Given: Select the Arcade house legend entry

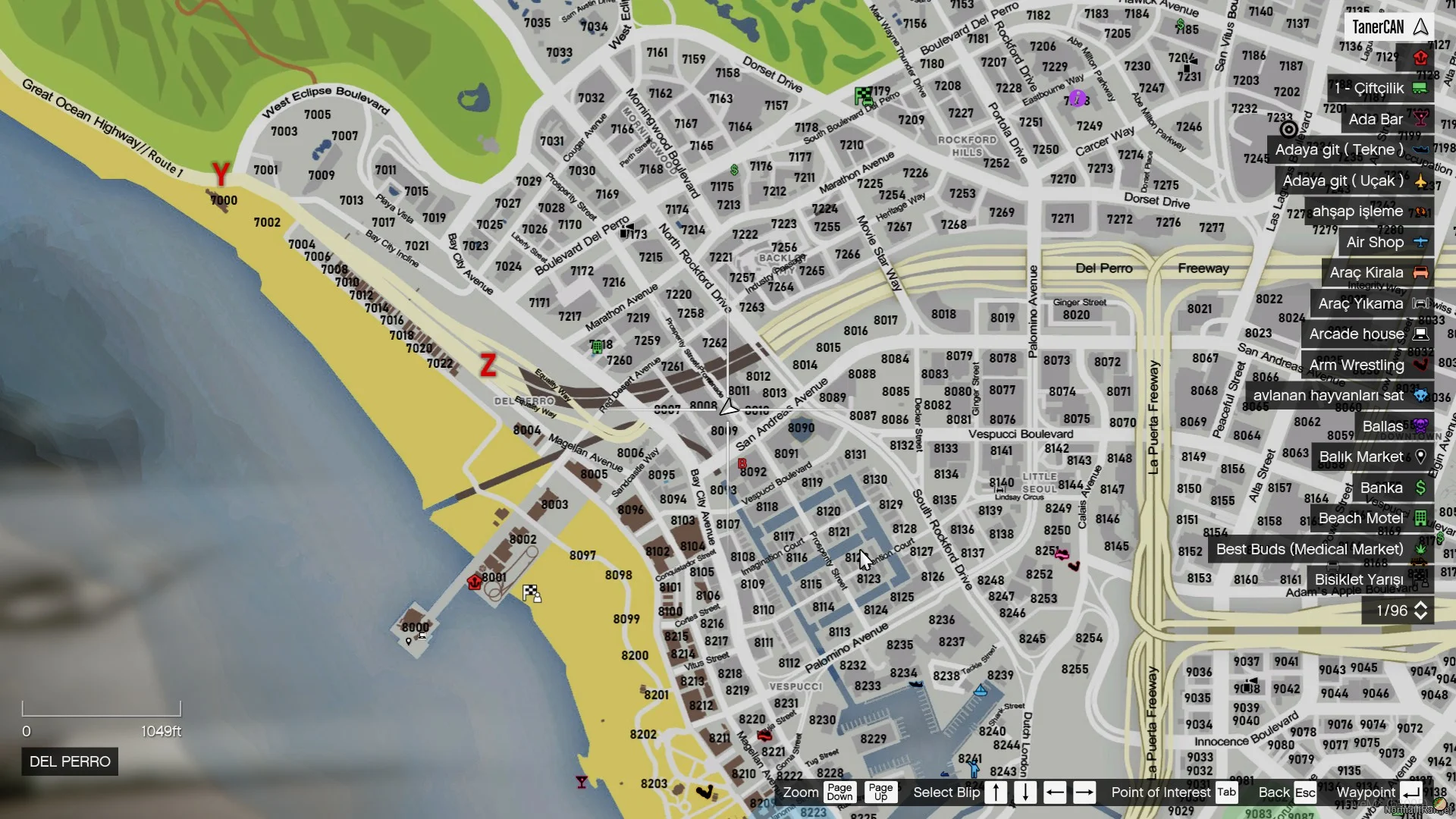Looking at the screenshot, I should coord(1367,334).
